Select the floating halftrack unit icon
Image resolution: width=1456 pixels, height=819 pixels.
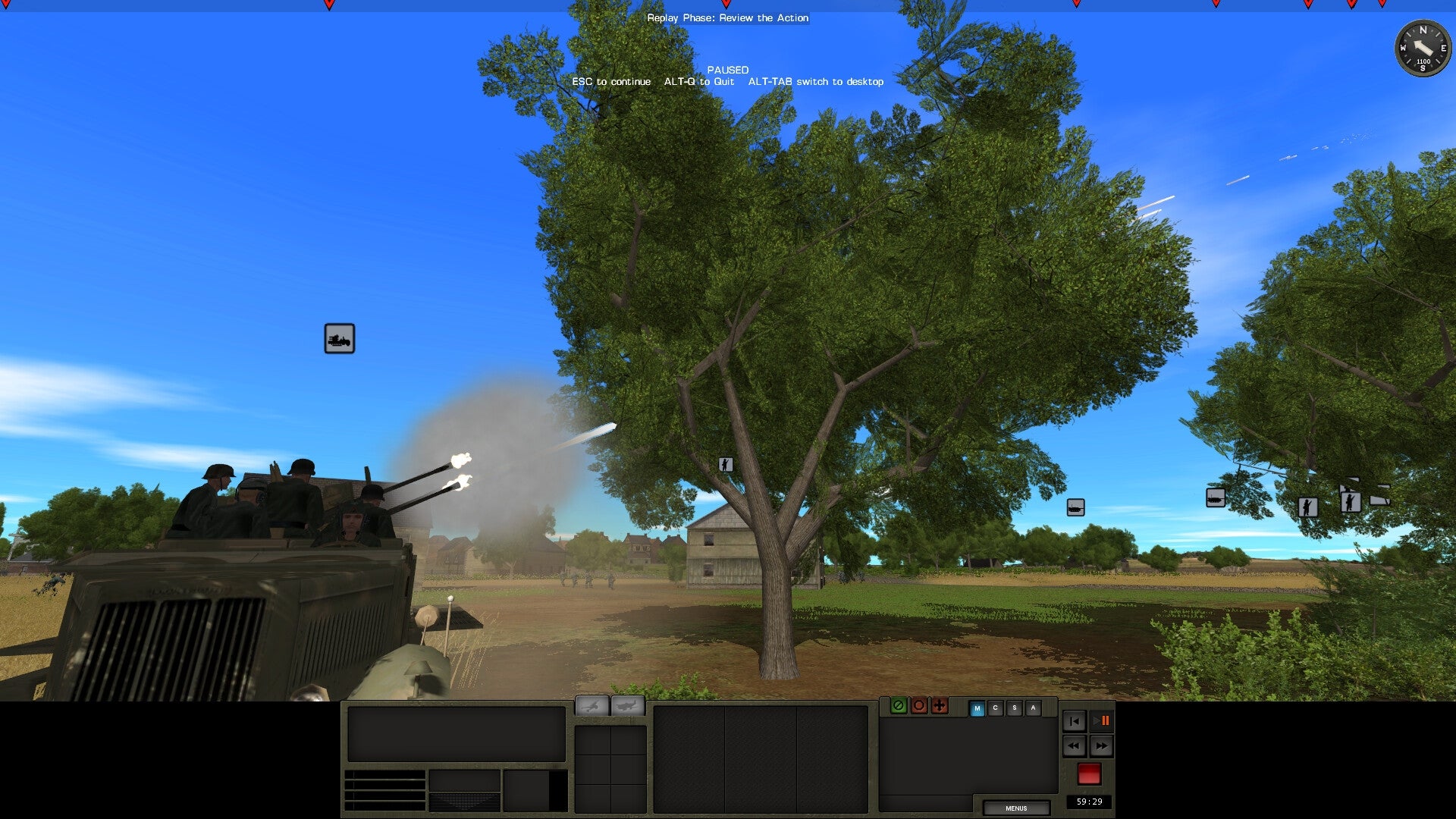[x=339, y=338]
